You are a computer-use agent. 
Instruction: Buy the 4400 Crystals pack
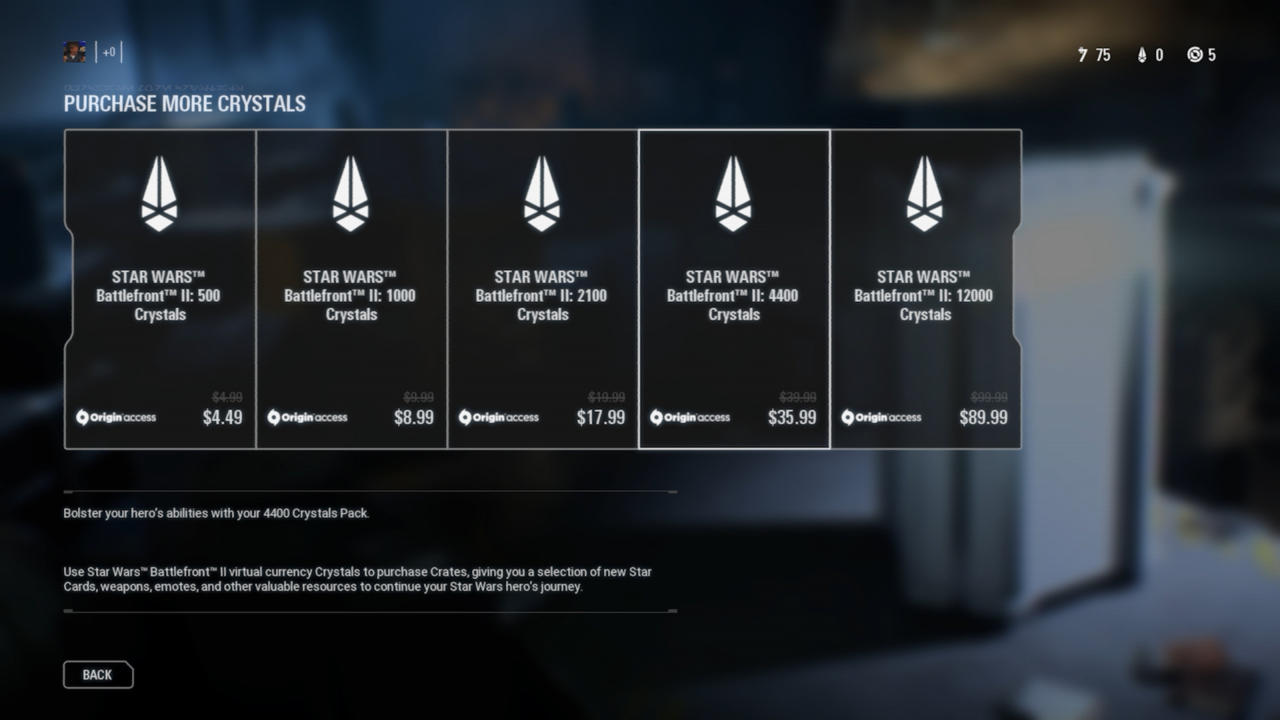pyautogui.click(x=733, y=290)
